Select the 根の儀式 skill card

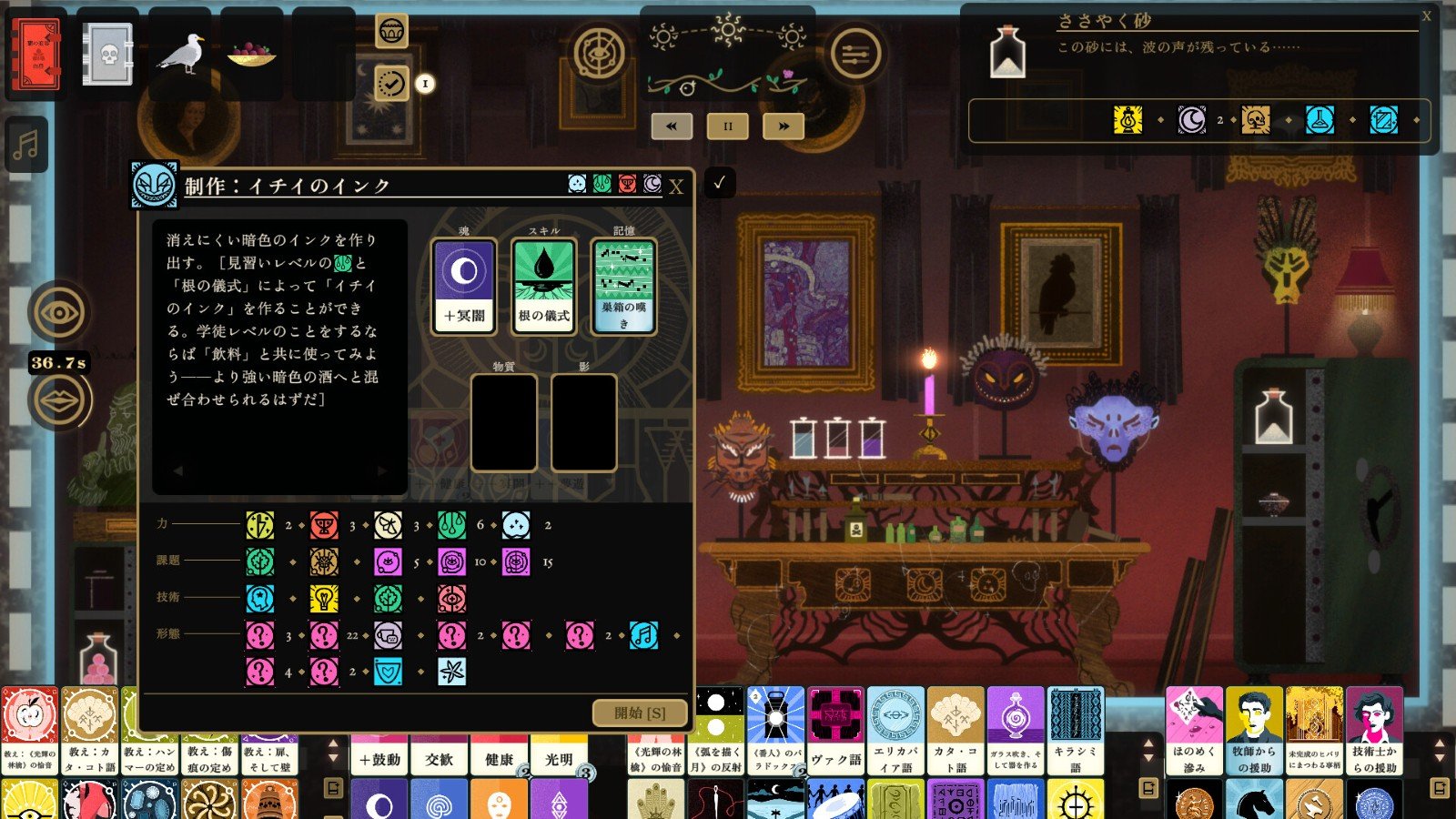point(544,286)
